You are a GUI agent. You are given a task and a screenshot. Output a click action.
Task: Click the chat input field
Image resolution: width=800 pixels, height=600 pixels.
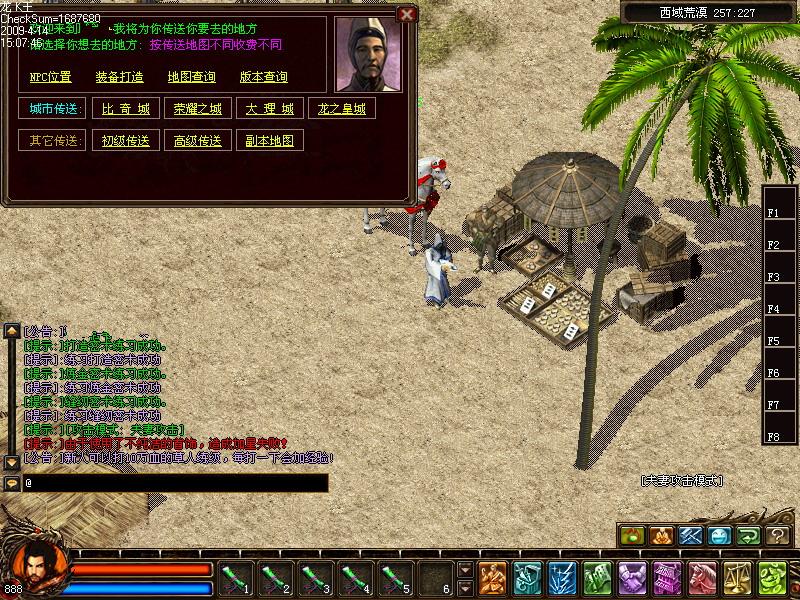175,483
